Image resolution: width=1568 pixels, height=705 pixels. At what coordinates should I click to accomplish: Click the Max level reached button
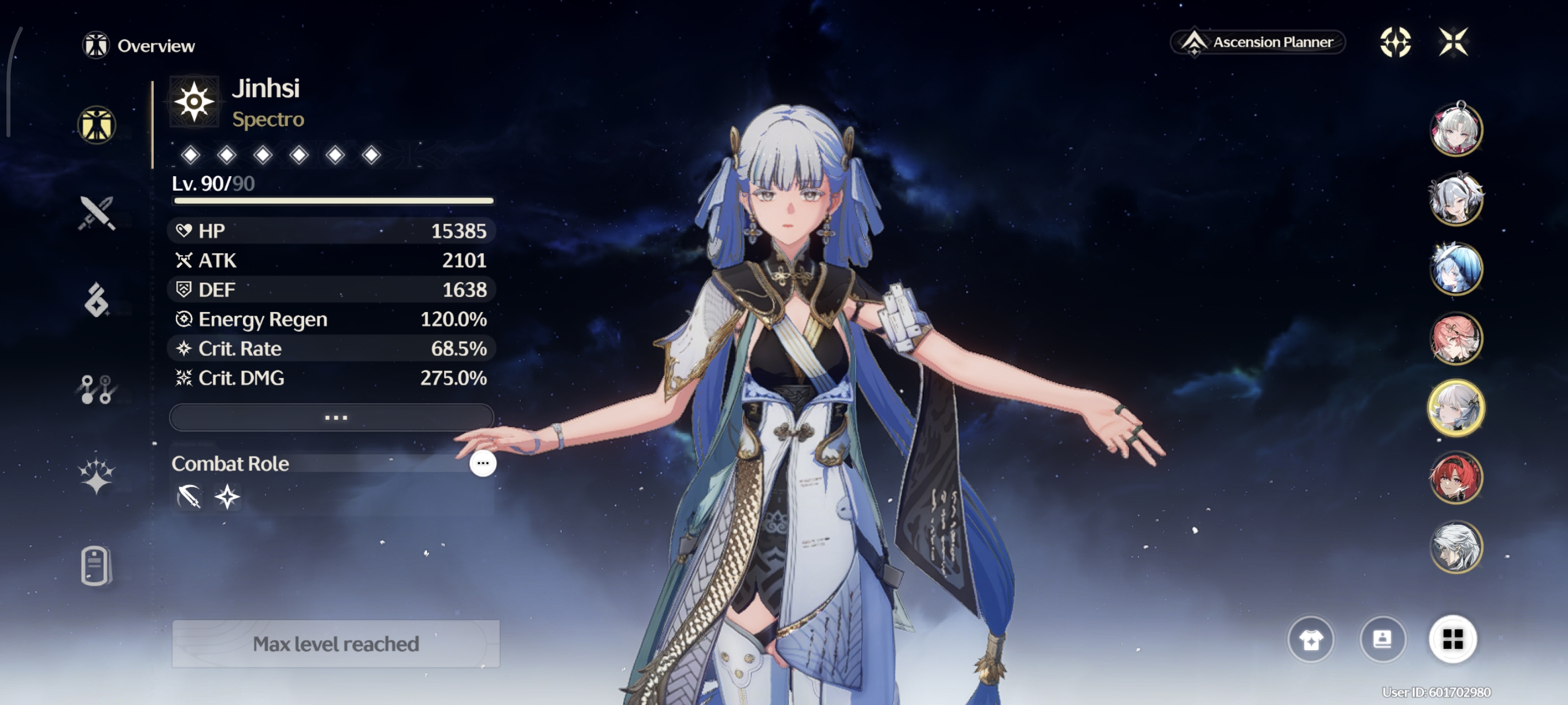[335, 644]
